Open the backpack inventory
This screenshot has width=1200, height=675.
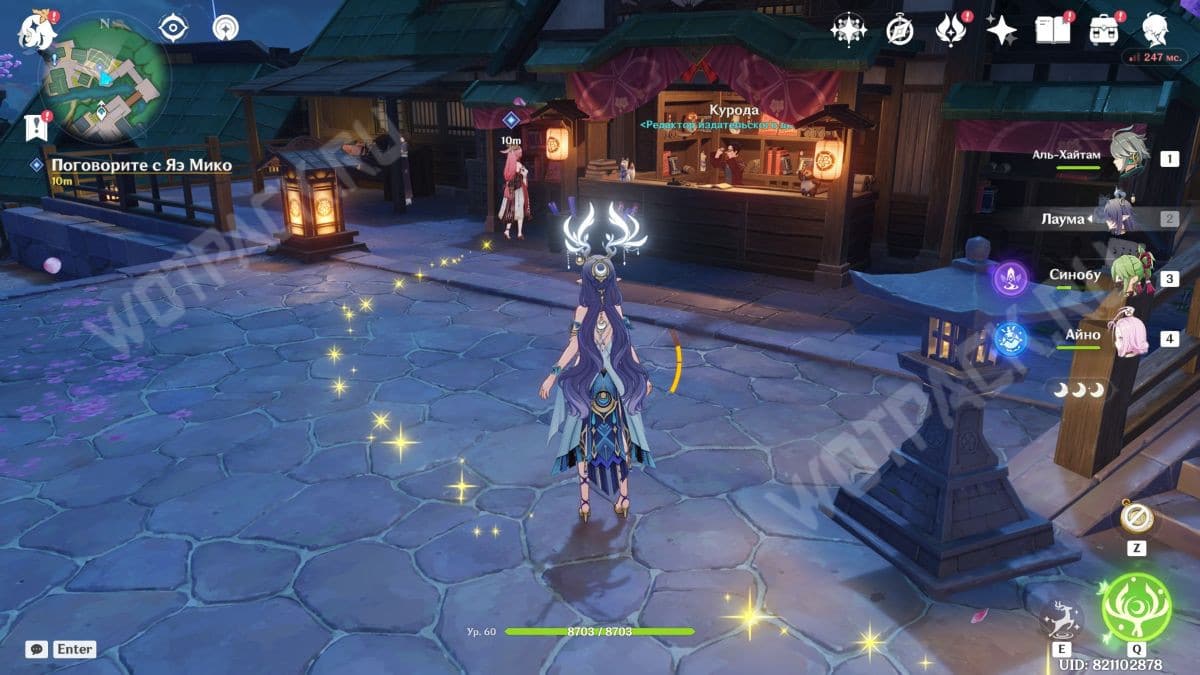1104,30
